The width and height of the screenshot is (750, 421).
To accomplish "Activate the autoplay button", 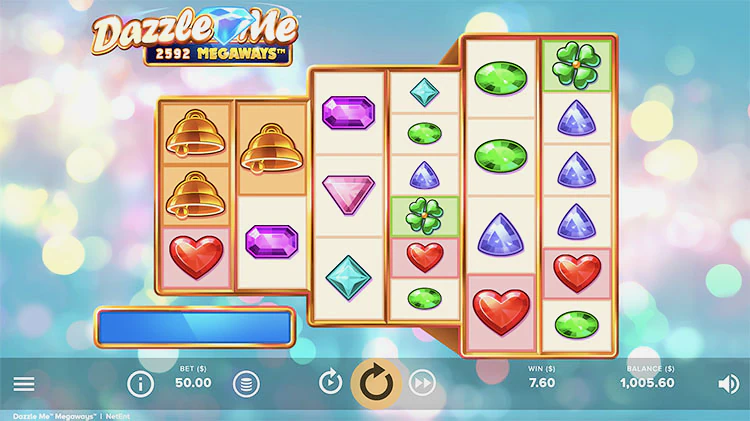I will [330, 382].
